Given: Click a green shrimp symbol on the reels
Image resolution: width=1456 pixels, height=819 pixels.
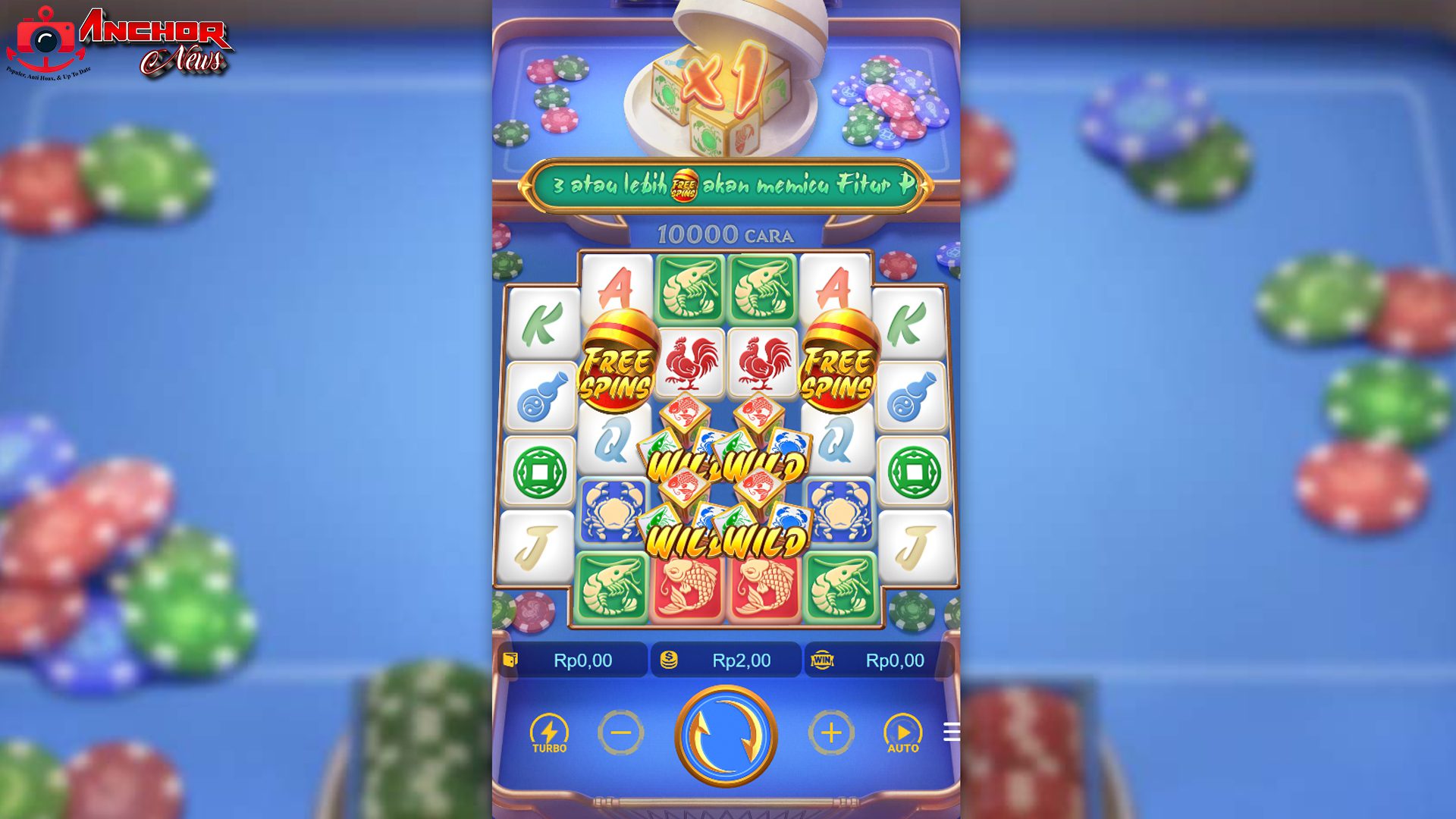Looking at the screenshot, I should pyautogui.click(x=690, y=288).
